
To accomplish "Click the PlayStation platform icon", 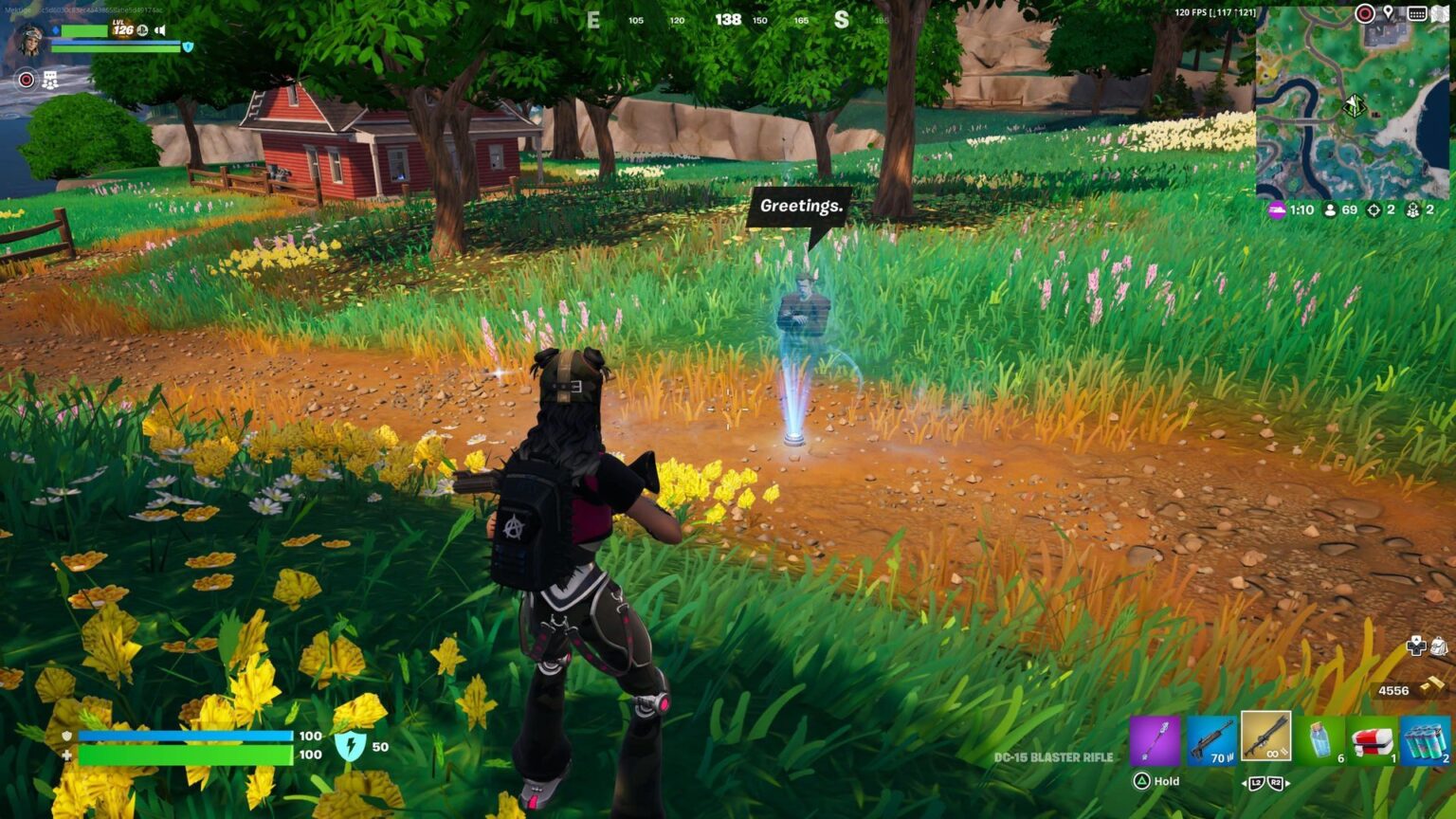I will click(x=143, y=30).
